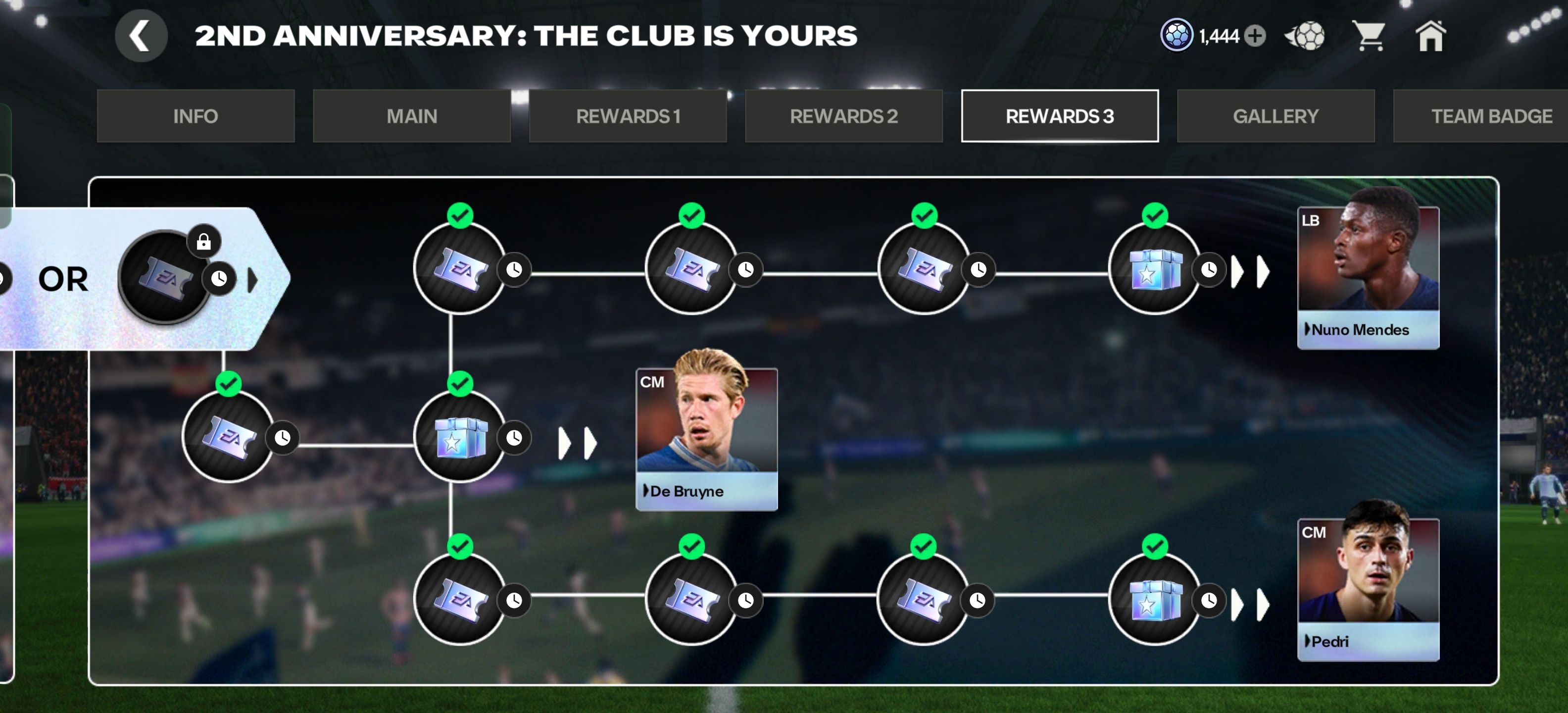This screenshot has width=1568, height=713.
Task: Switch to the MAIN tab
Action: click(x=411, y=116)
